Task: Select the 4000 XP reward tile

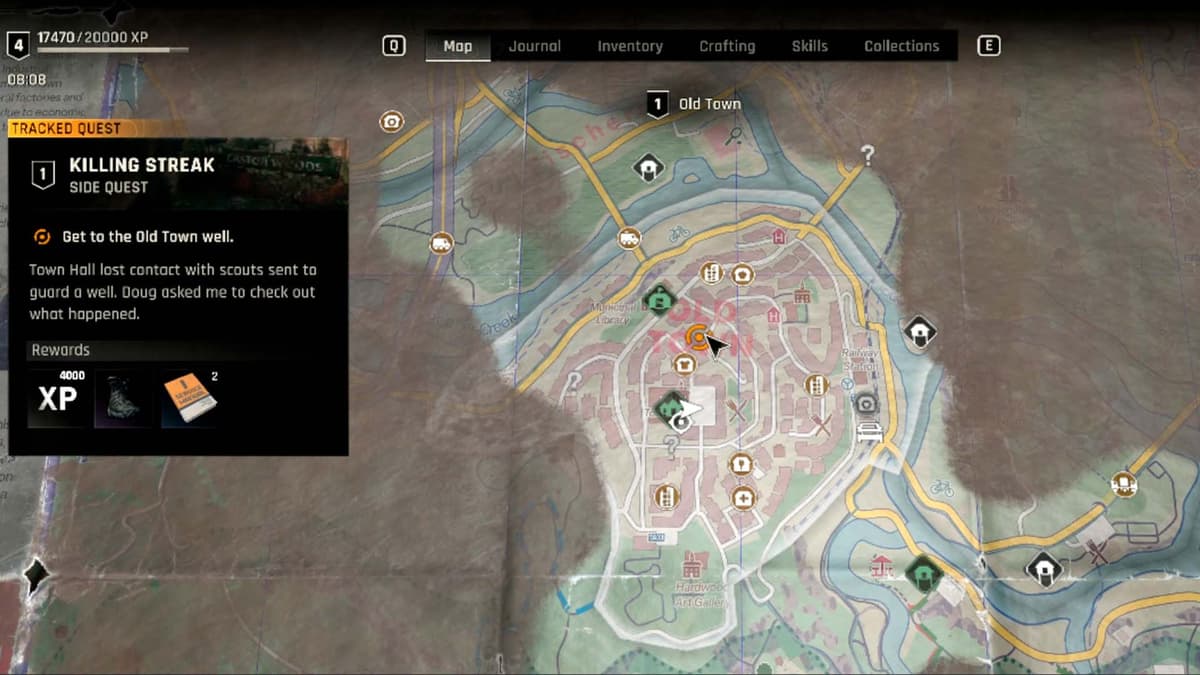Action: (x=57, y=398)
